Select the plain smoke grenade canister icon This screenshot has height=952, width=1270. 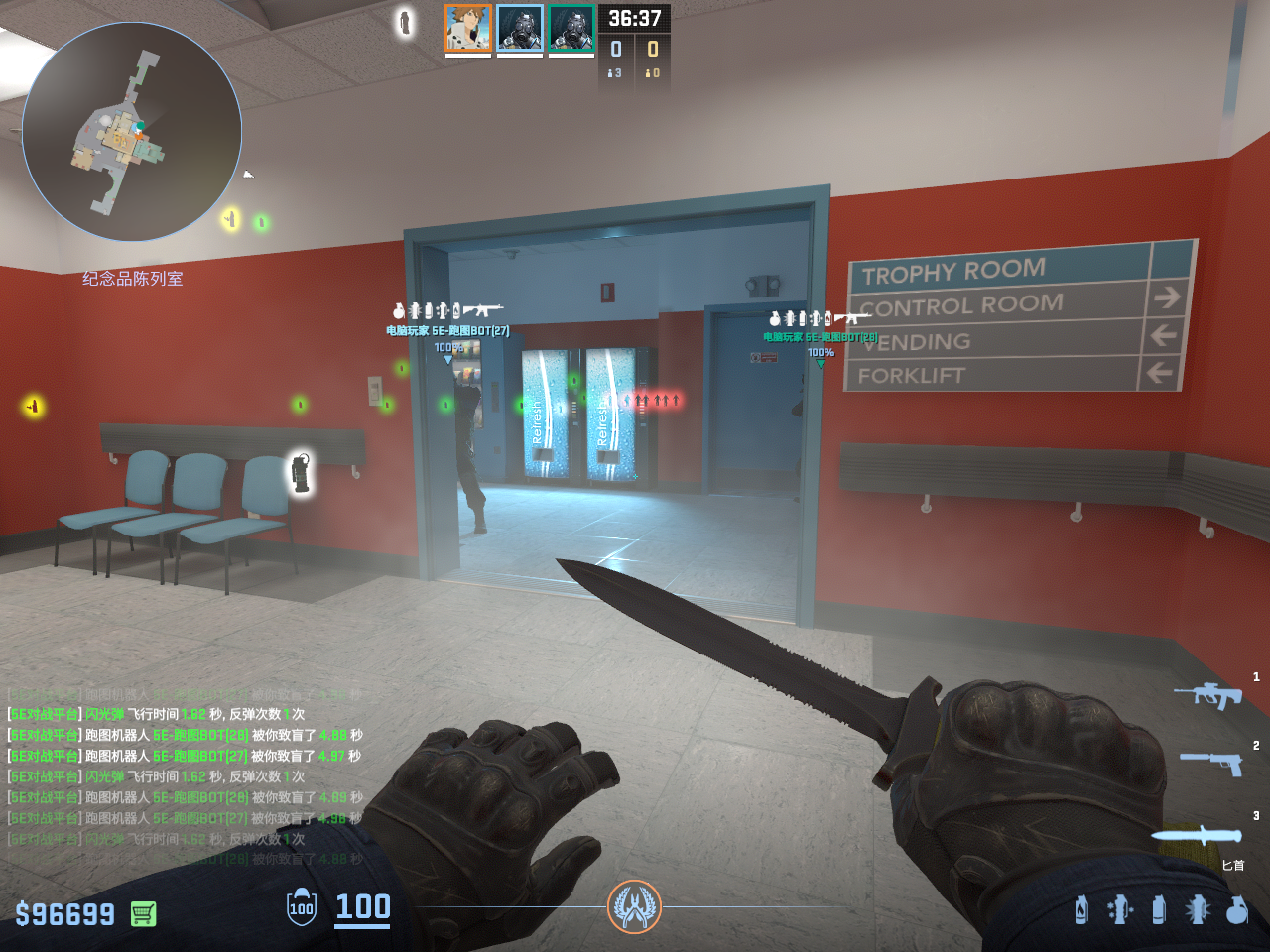pos(1158,908)
